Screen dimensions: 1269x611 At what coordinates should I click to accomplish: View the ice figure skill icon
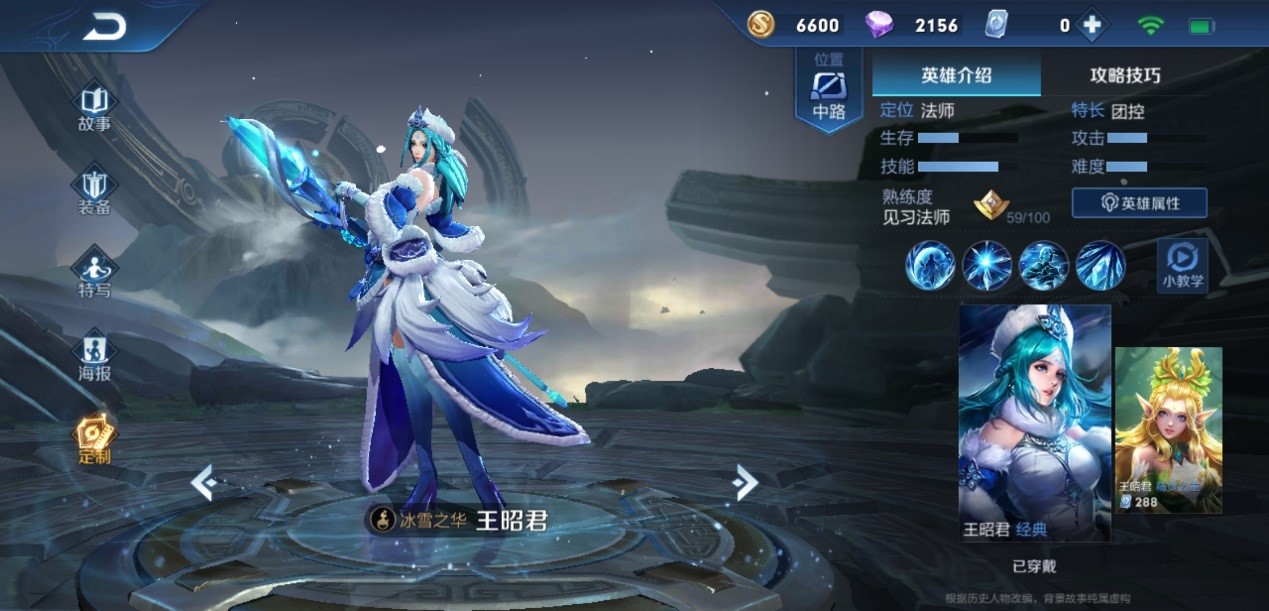(1044, 266)
